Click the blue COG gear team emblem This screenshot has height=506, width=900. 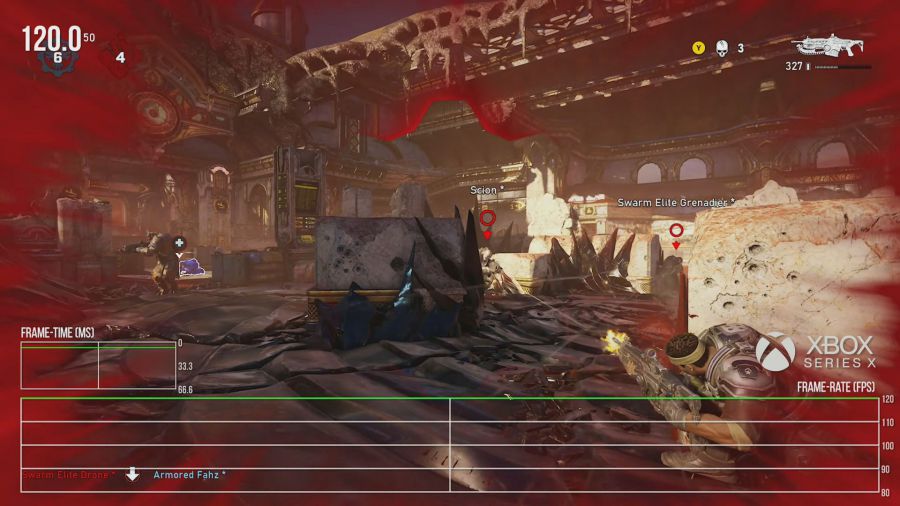57,58
